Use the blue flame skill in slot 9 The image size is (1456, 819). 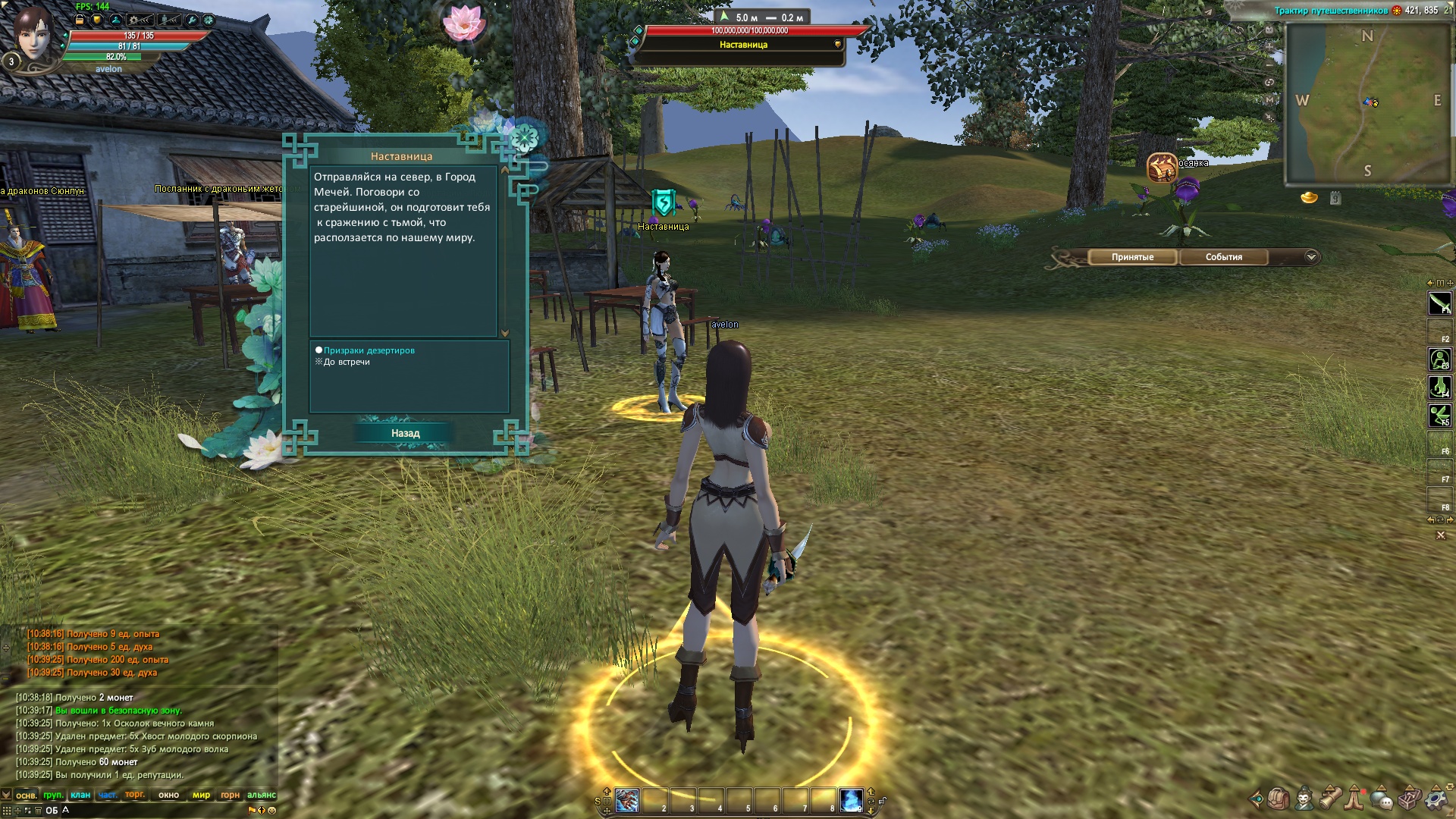(x=851, y=801)
